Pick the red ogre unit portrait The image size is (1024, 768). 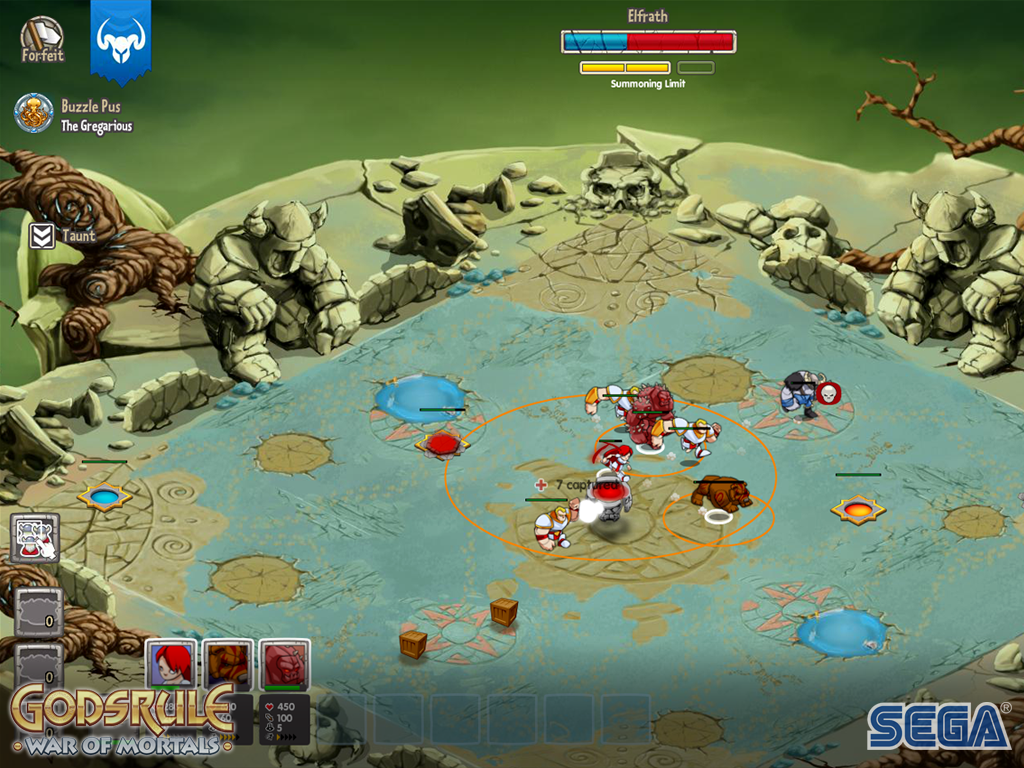[283, 663]
